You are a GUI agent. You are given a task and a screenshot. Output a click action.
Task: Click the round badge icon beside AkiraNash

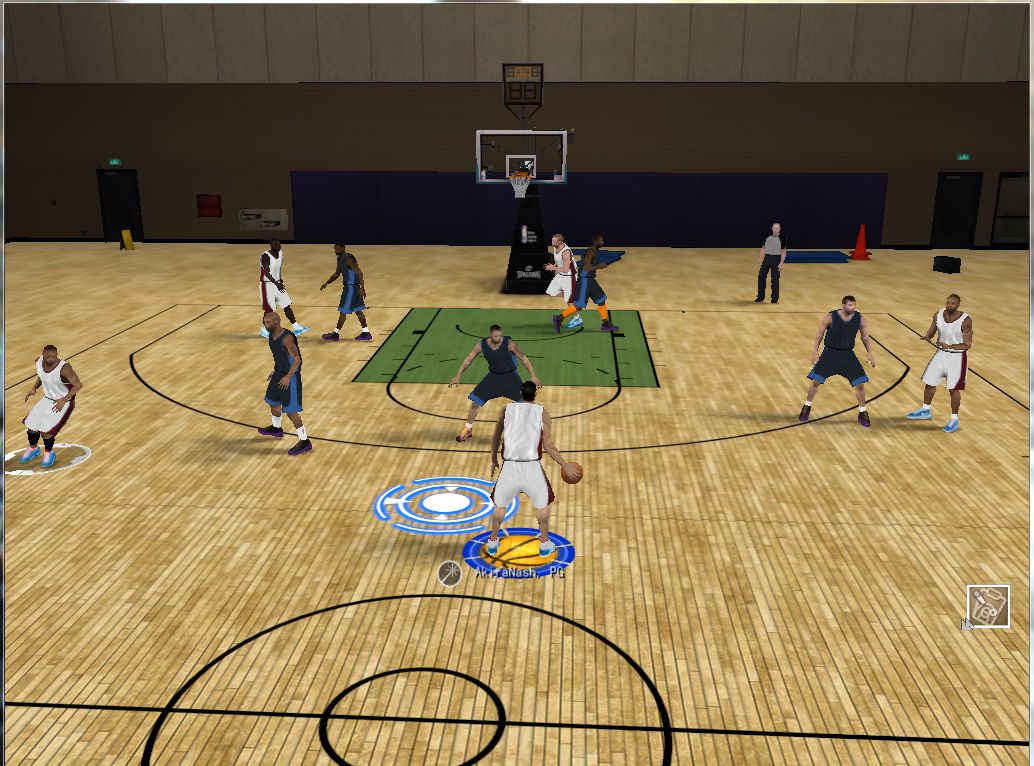tap(449, 572)
